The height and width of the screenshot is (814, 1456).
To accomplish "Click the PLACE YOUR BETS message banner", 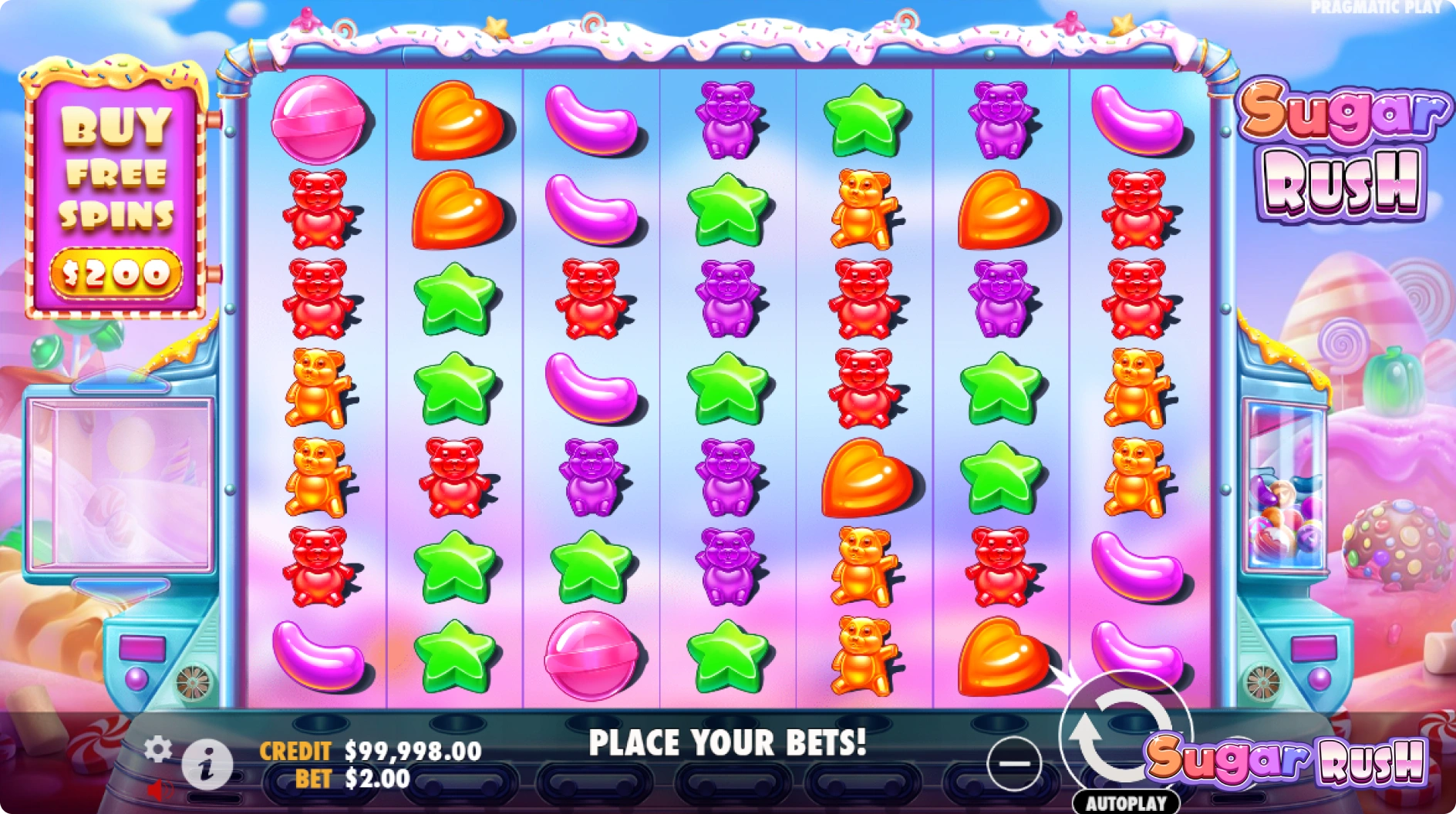I will tap(728, 743).
